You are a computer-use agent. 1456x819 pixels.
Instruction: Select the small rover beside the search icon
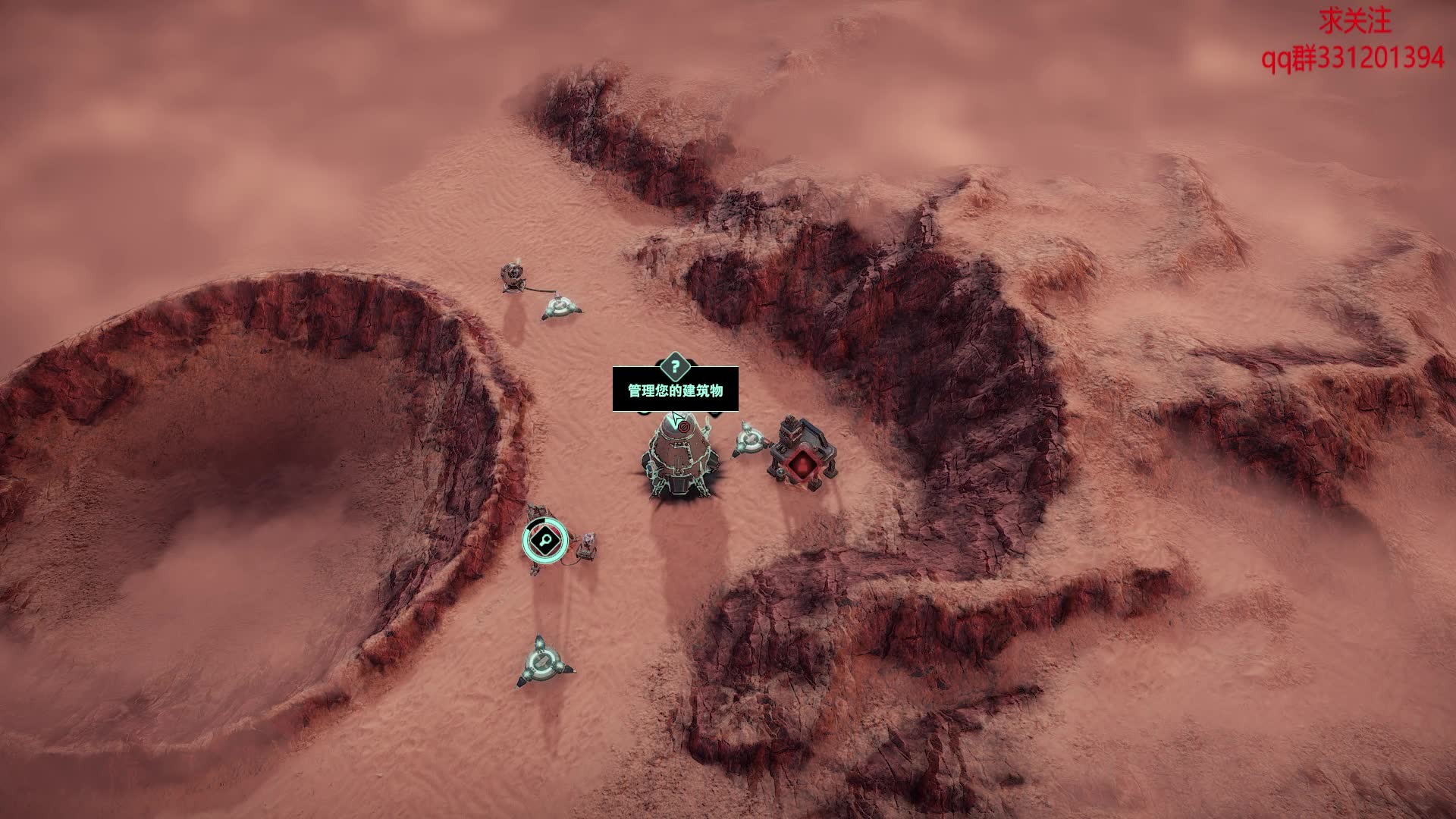[587, 544]
